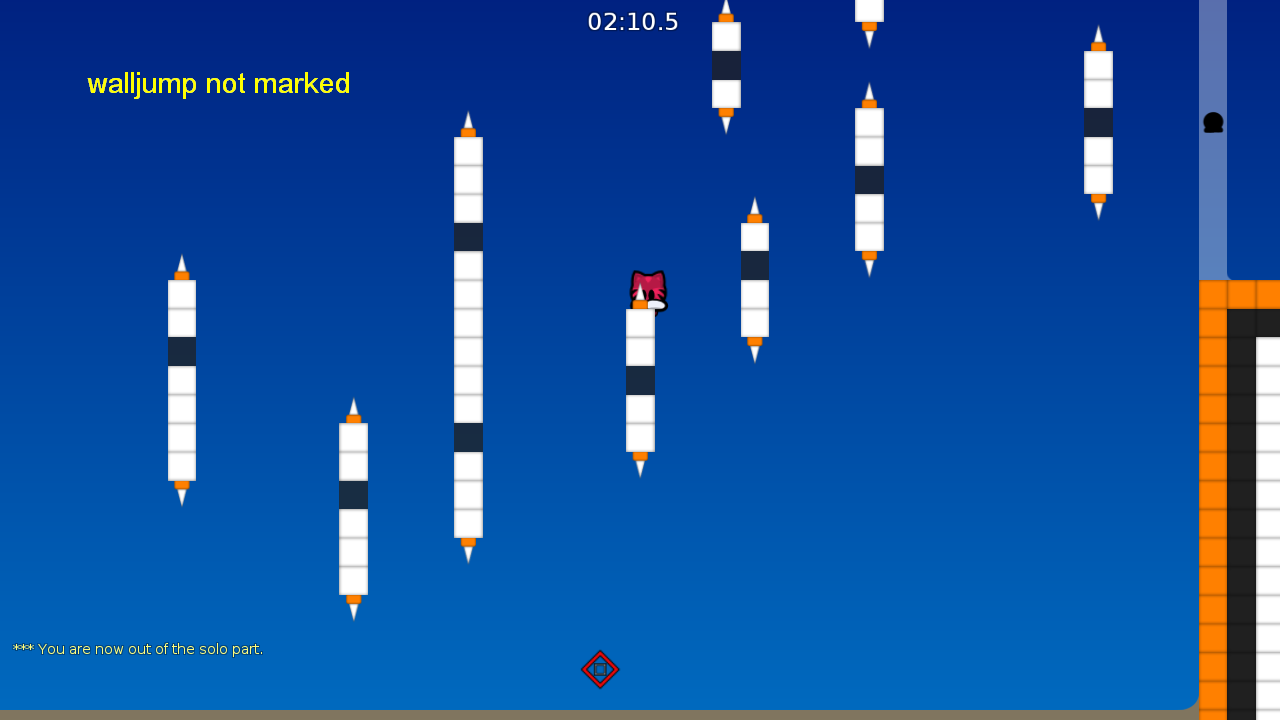Click the short spike pillar at lower left
Image resolution: width=1280 pixels, height=720 pixels.
click(x=353, y=510)
